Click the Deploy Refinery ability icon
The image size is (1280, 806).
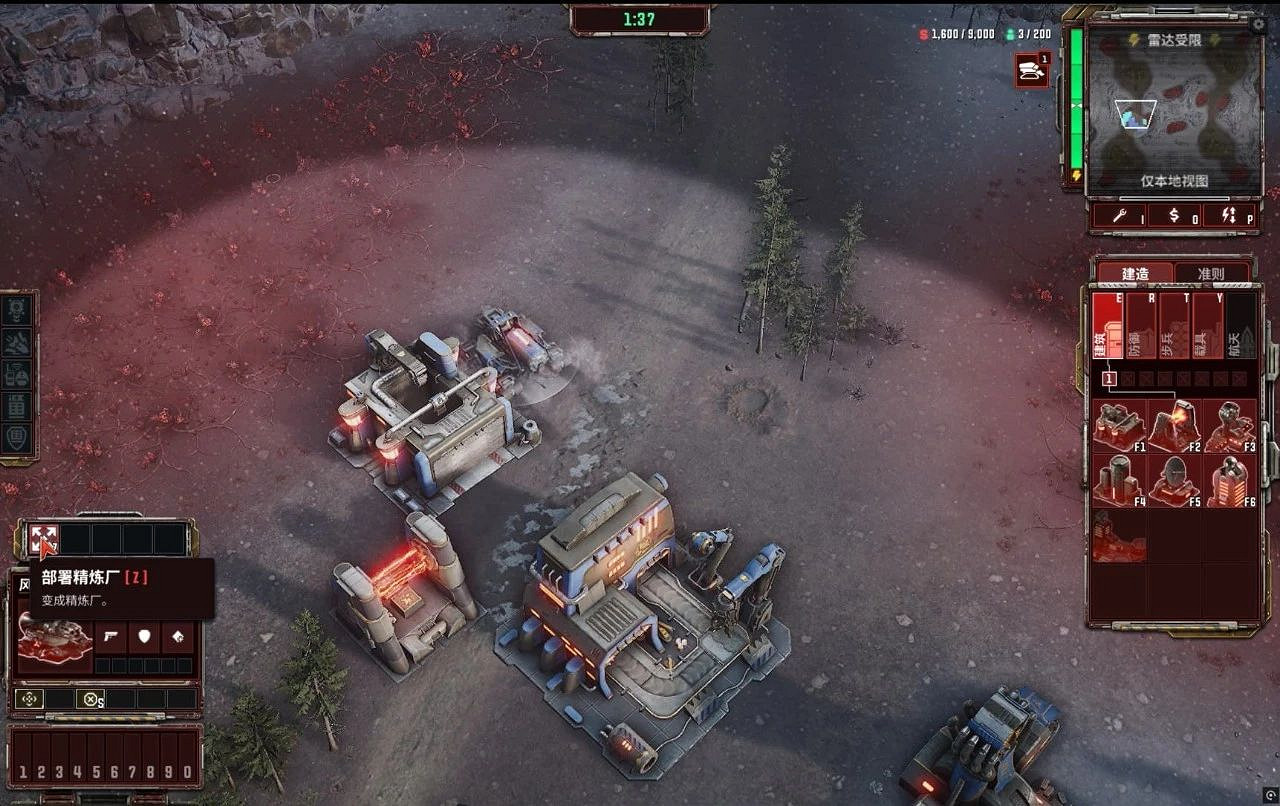44,539
